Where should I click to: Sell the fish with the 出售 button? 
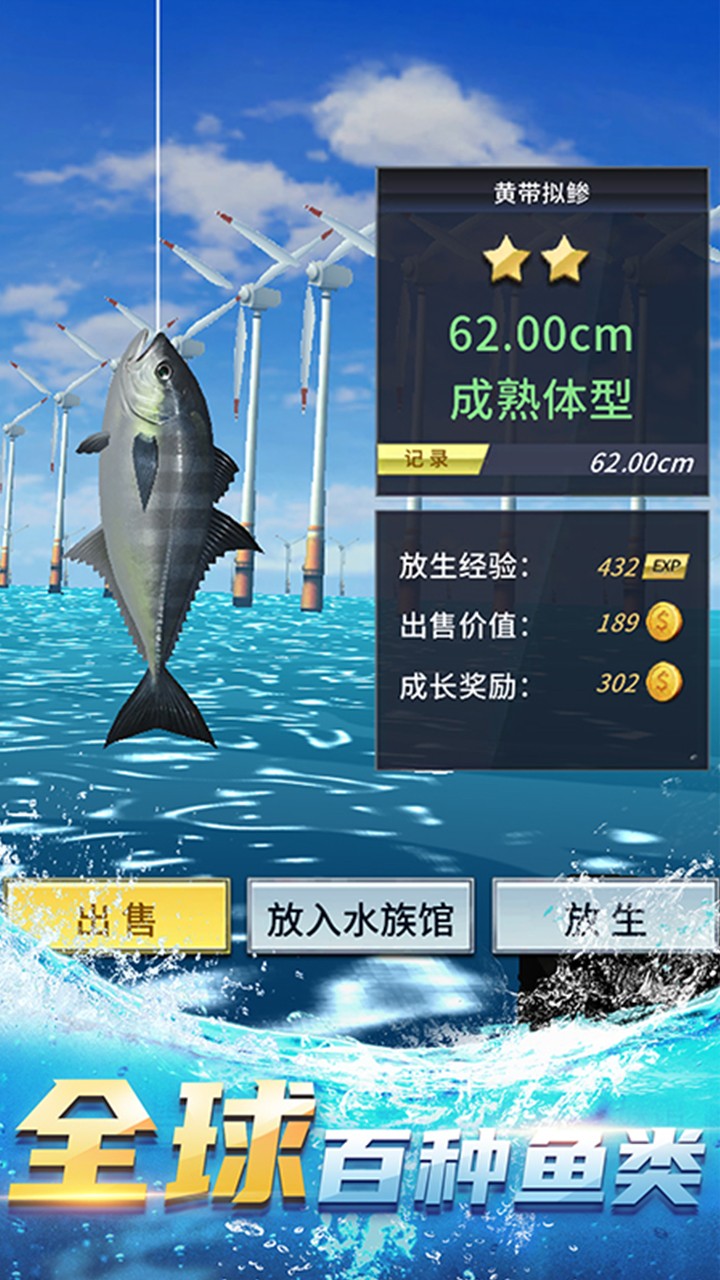point(118,917)
